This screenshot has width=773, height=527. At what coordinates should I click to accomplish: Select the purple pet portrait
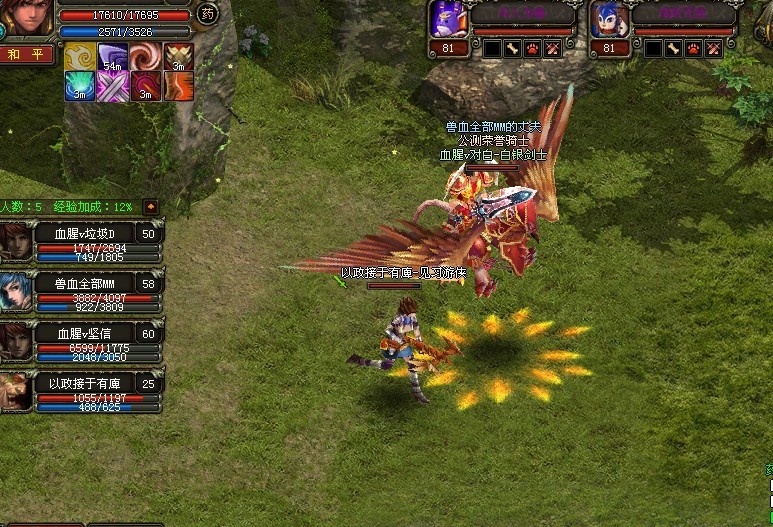447,18
